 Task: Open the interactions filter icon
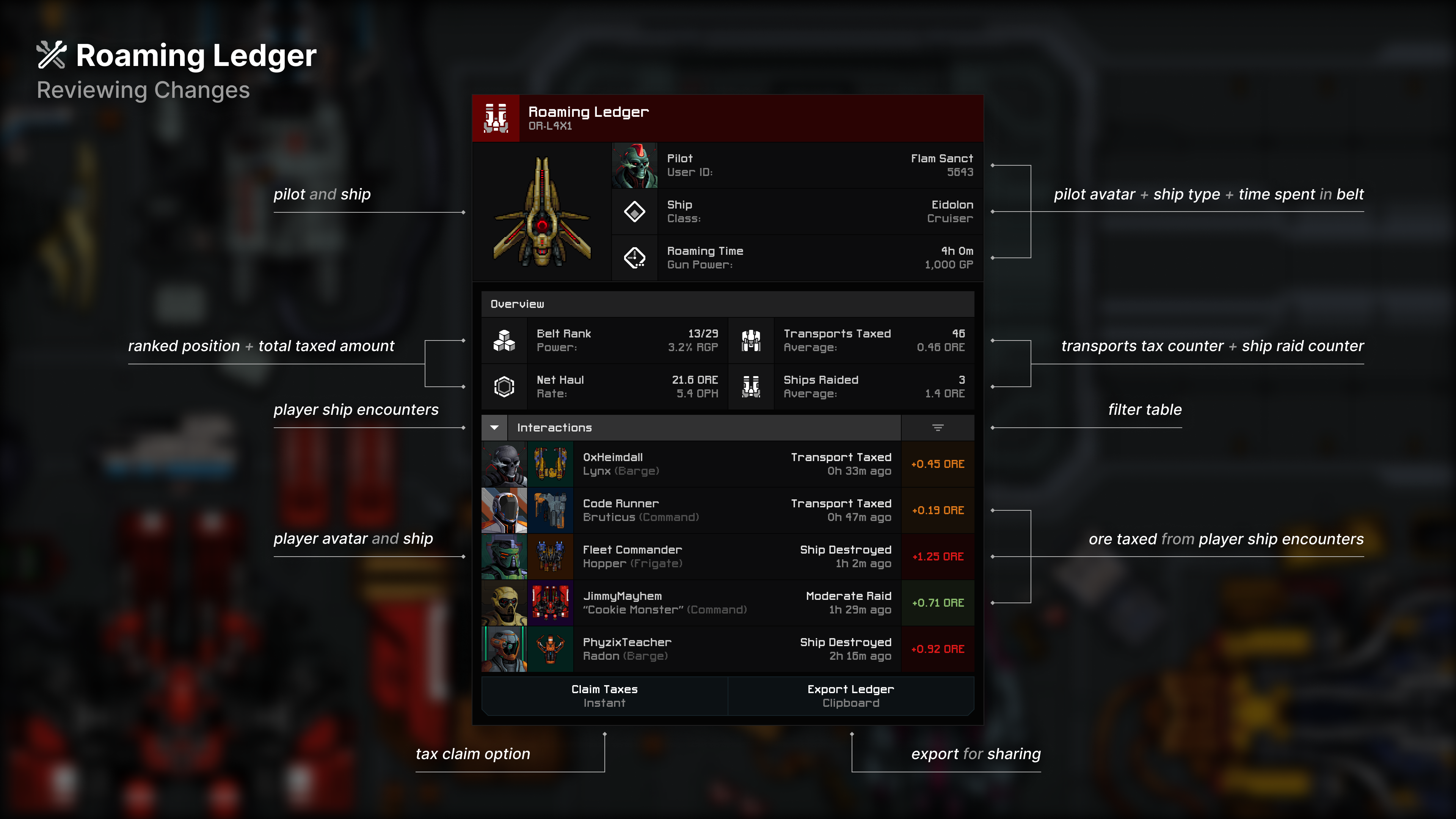click(938, 428)
